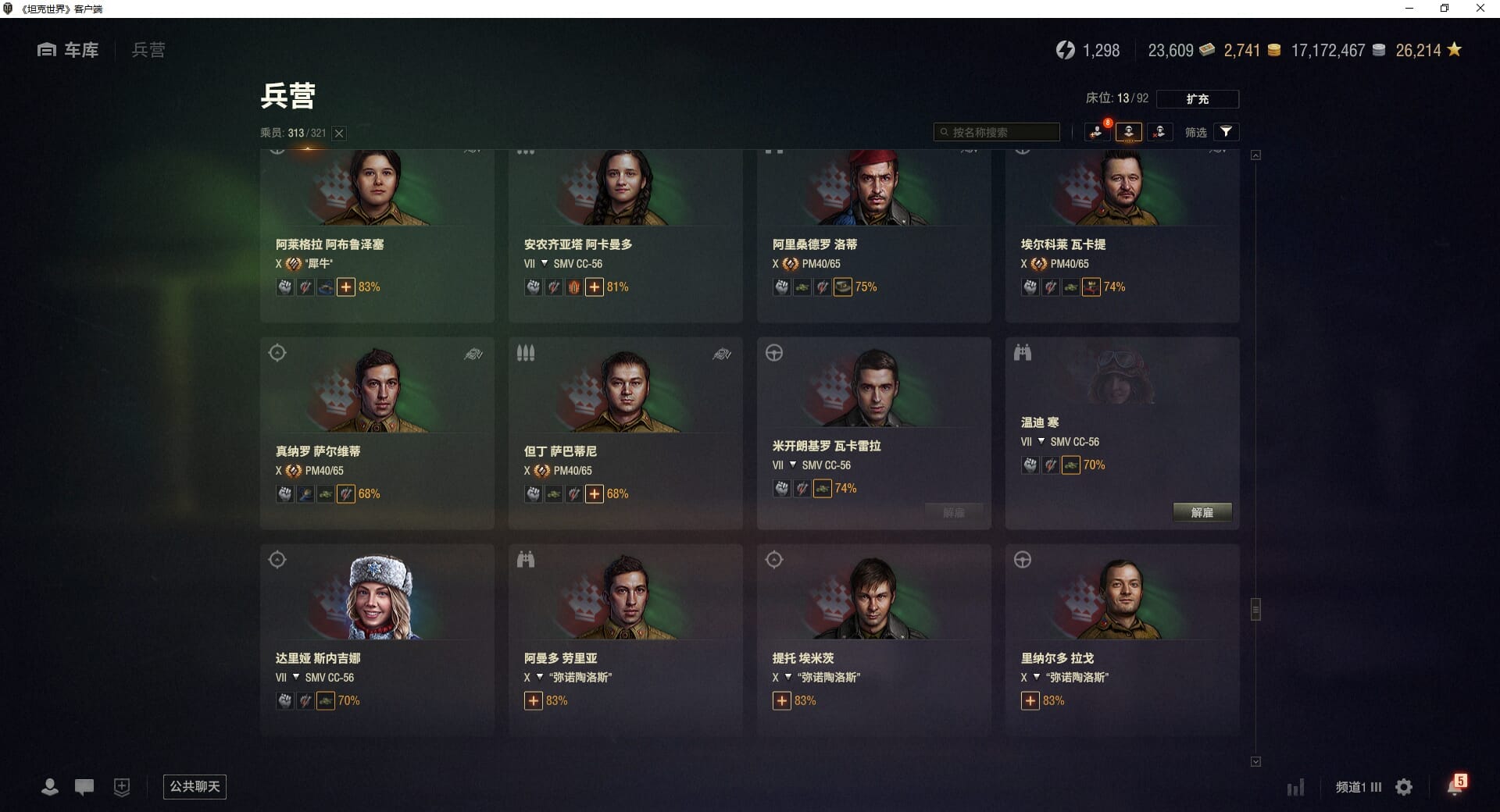Select crew card 真纳罗 萨尔维蒂
Screen dimensions: 1500x812
pos(377,433)
